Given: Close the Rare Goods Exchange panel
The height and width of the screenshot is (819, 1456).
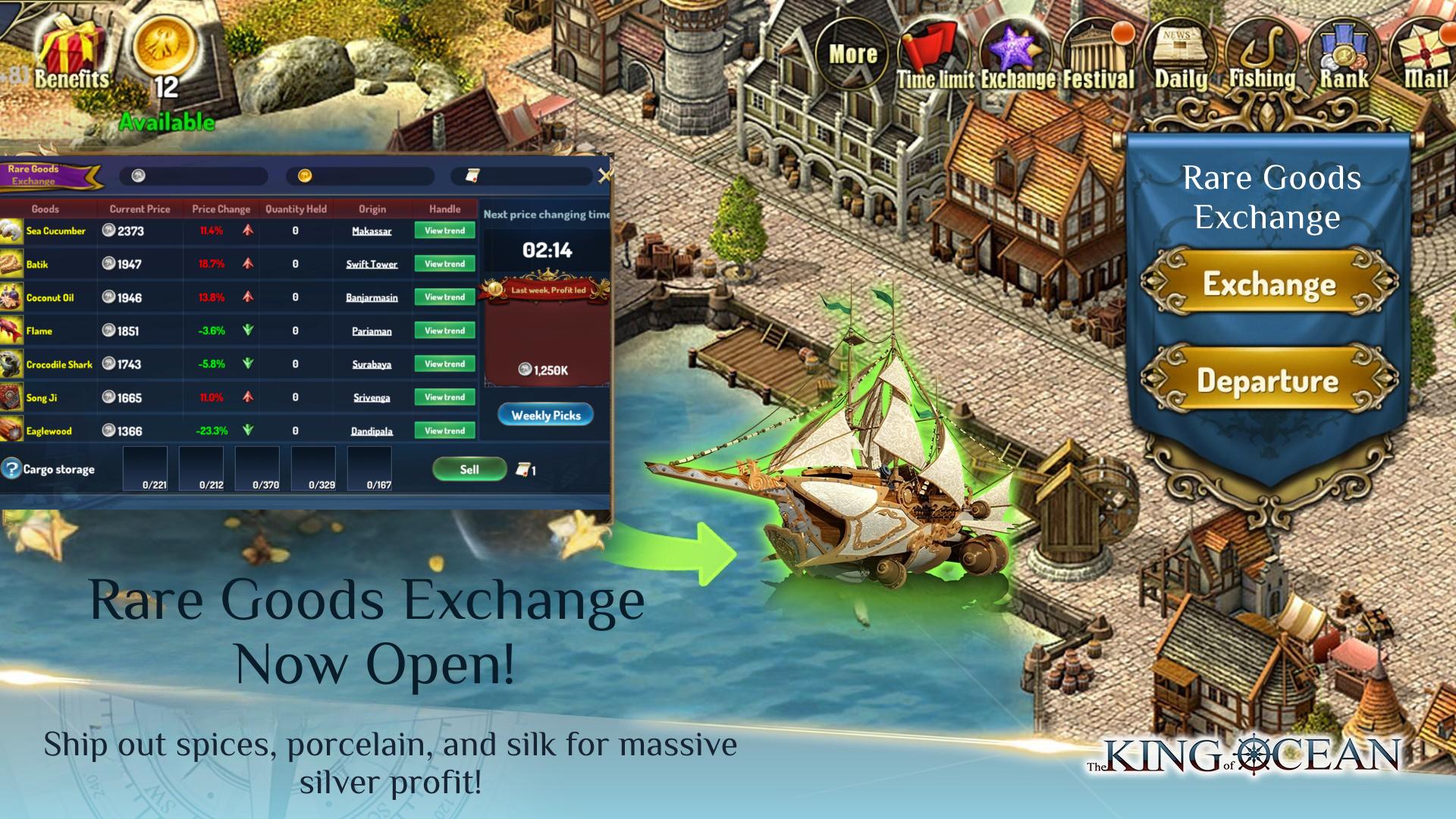Looking at the screenshot, I should [604, 176].
